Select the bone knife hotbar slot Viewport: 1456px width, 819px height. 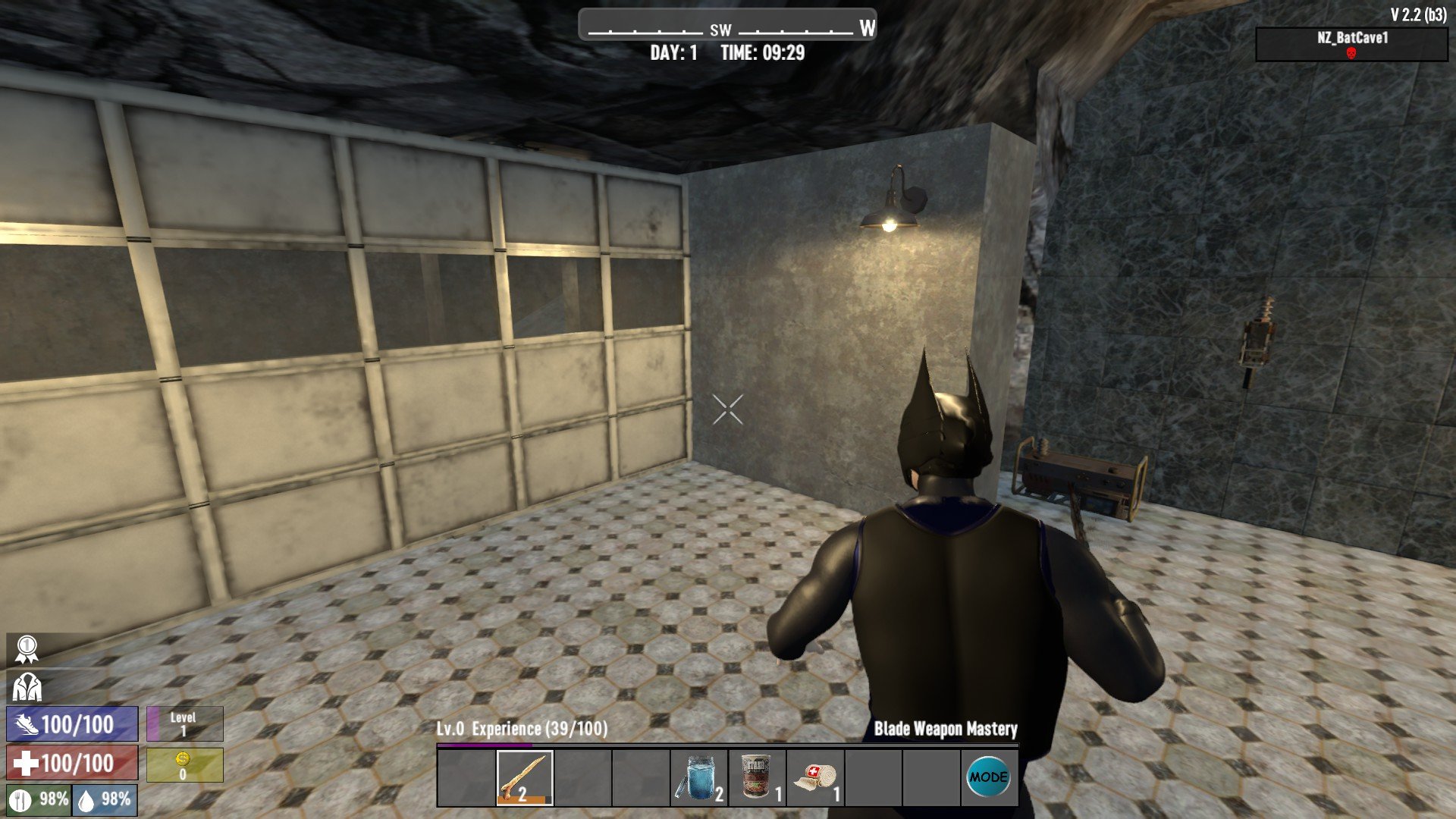pos(524,777)
